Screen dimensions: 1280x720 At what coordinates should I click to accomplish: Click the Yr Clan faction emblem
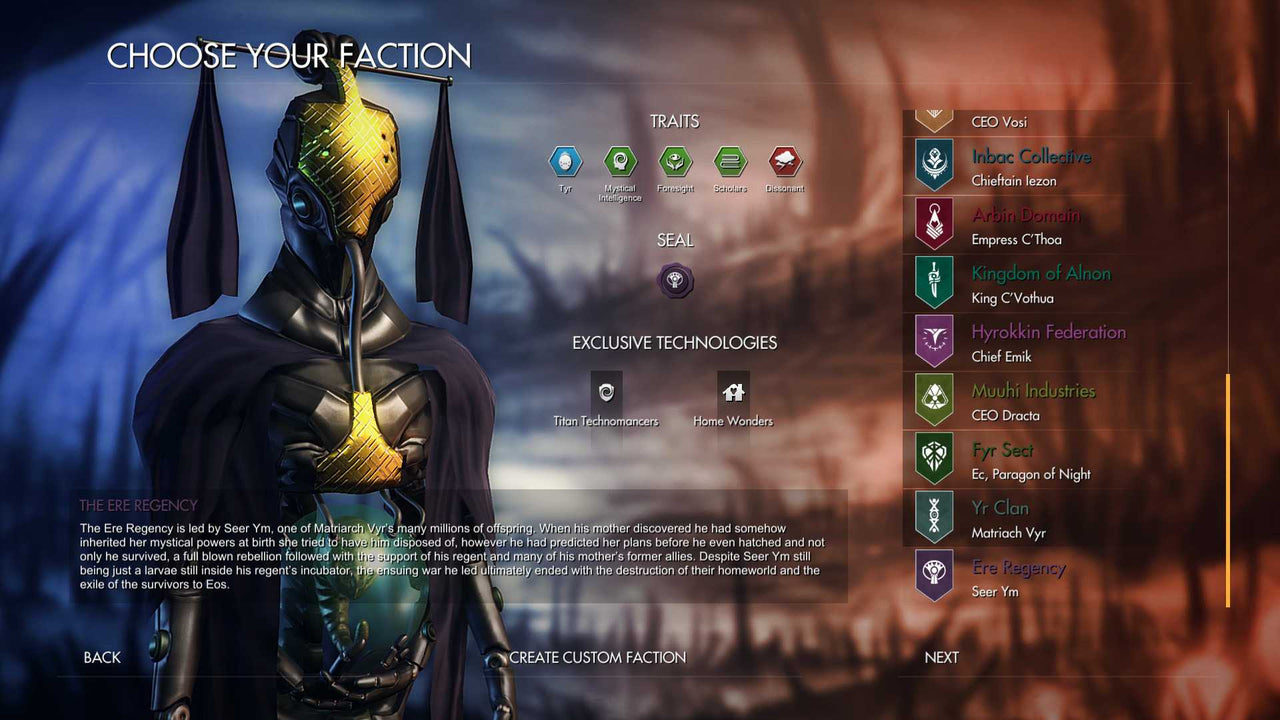click(932, 517)
